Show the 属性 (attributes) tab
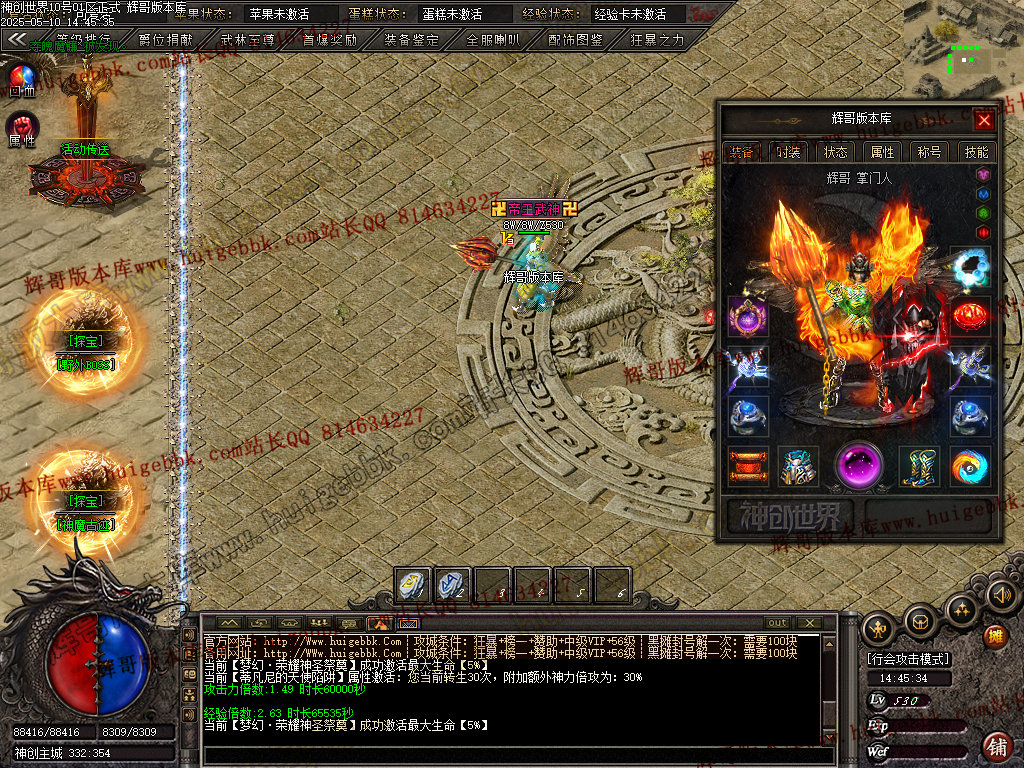Screen dimensions: 1024x768 pyautogui.click(x=882, y=152)
